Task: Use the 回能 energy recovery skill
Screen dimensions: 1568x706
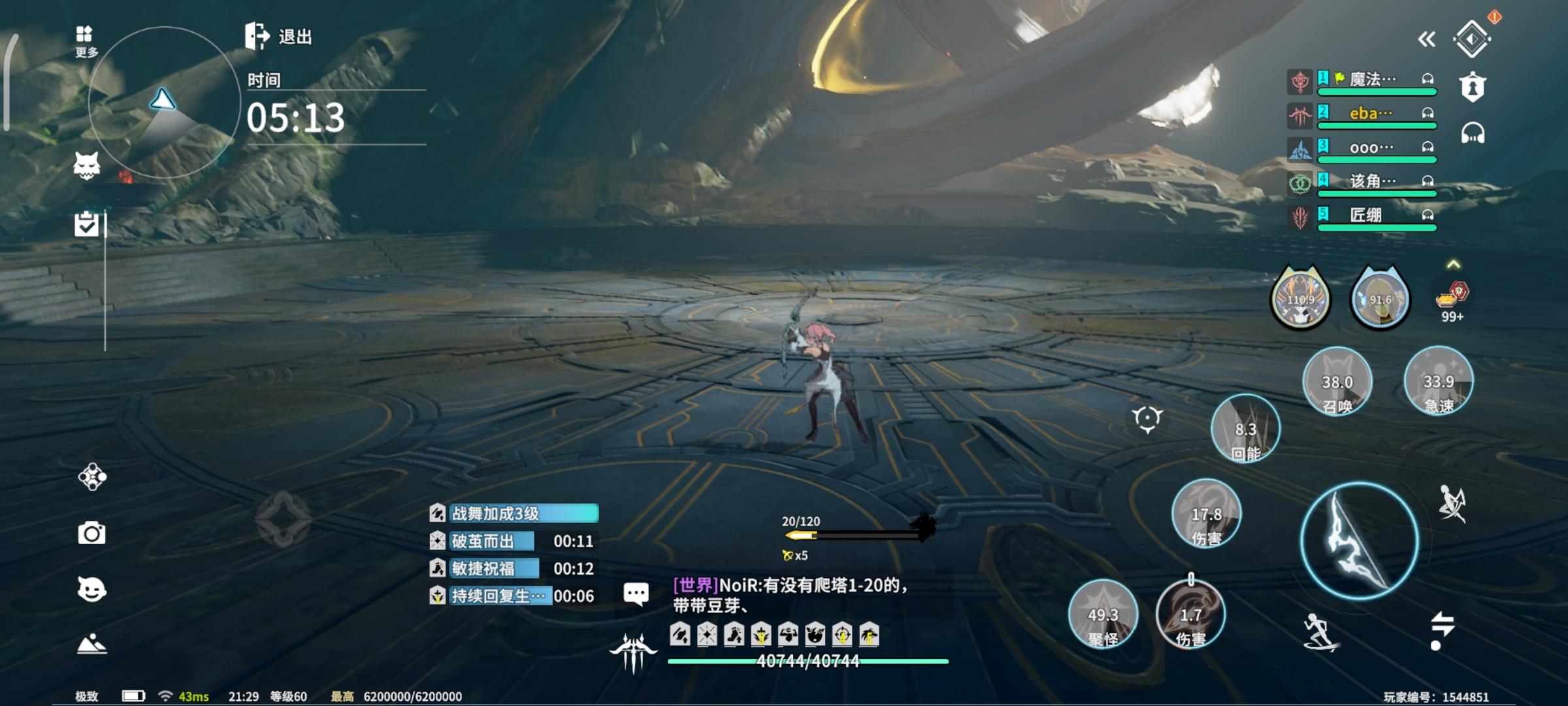Action: coord(1245,430)
